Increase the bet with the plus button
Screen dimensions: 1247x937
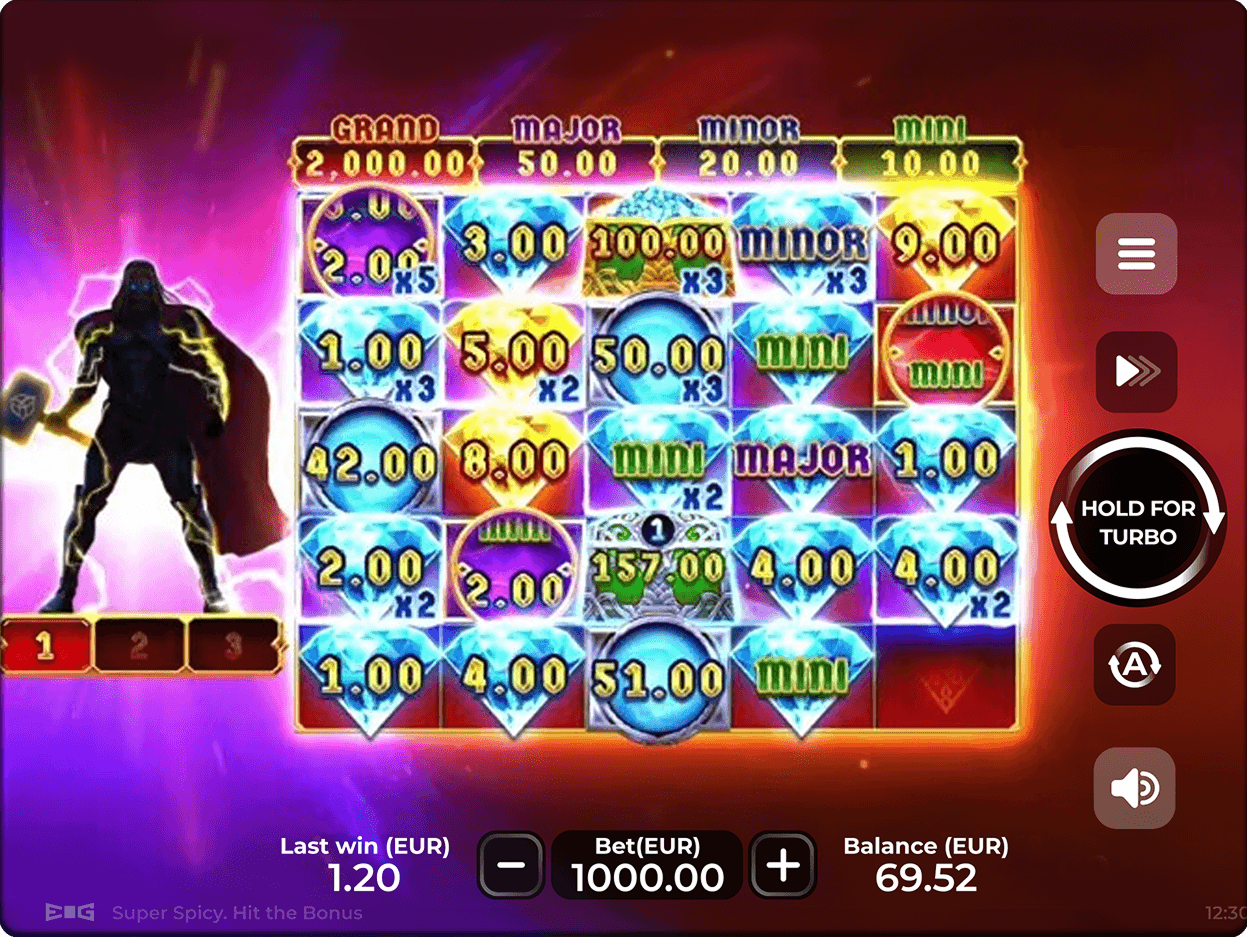click(783, 864)
